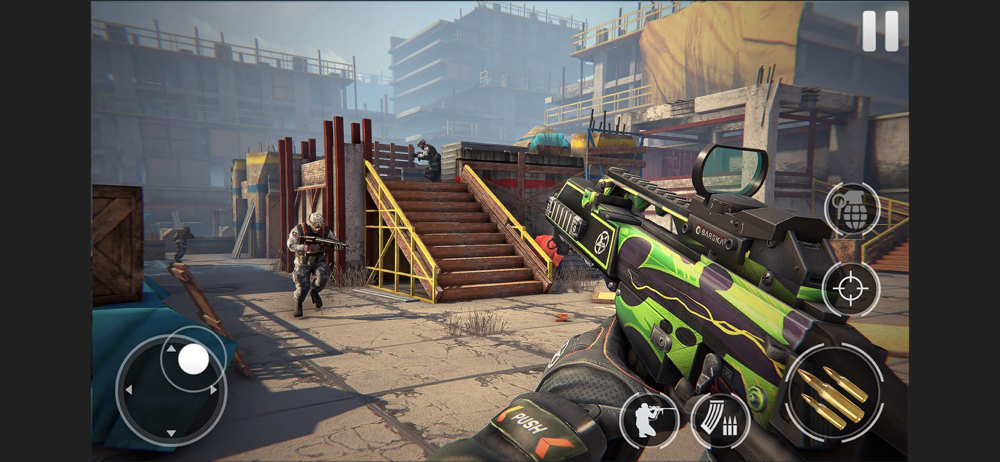Toggle crouch with the soldier icon button
This screenshot has width=1000, height=462.
coord(649,420)
